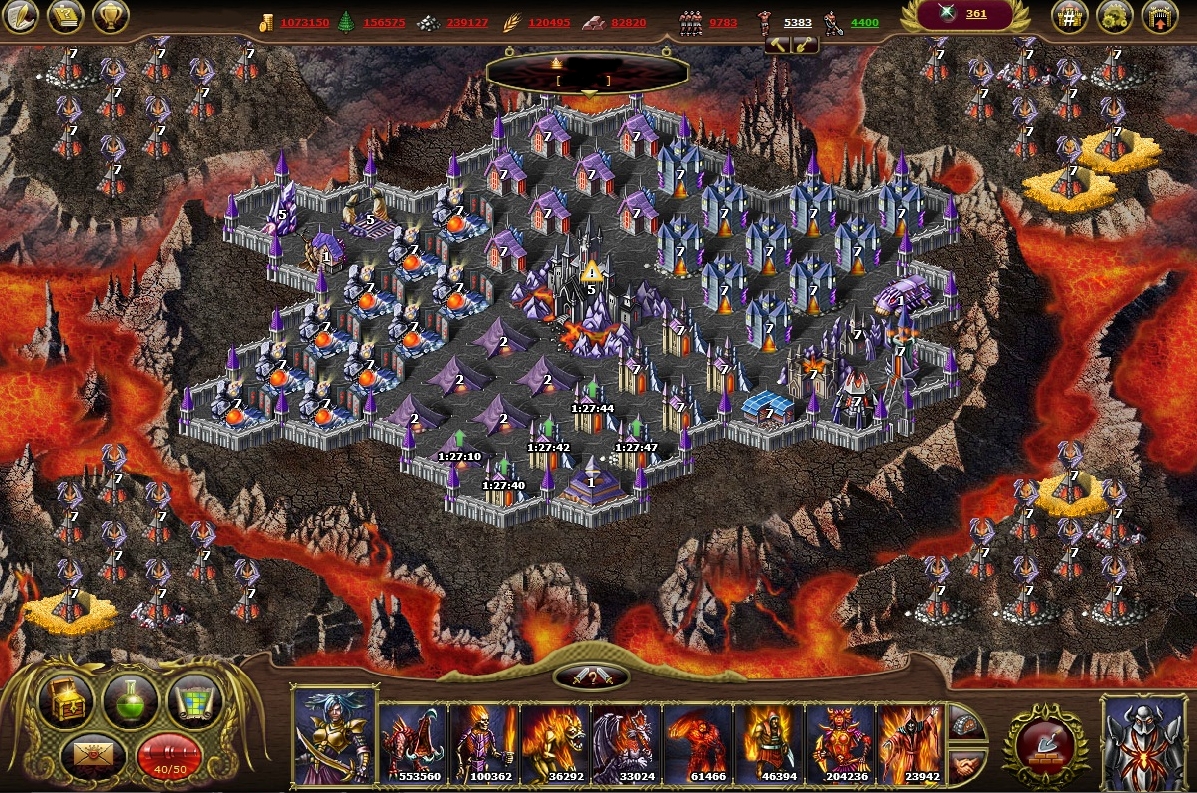Click the hash symbol round button

click(1069, 16)
